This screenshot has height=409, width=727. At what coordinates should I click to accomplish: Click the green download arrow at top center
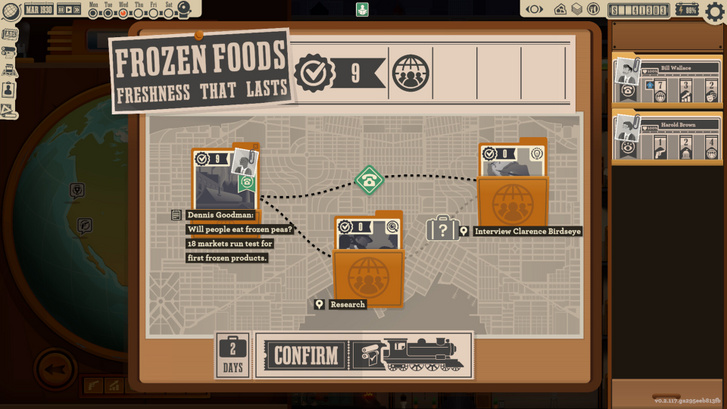click(x=362, y=10)
